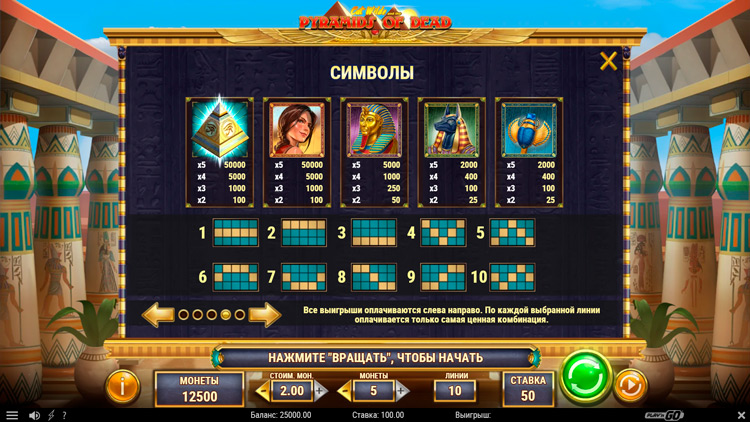Image resolution: width=750 pixels, height=422 pixels.
Task: Toggle the sound speaker icon
Action: tap(33, 414)
